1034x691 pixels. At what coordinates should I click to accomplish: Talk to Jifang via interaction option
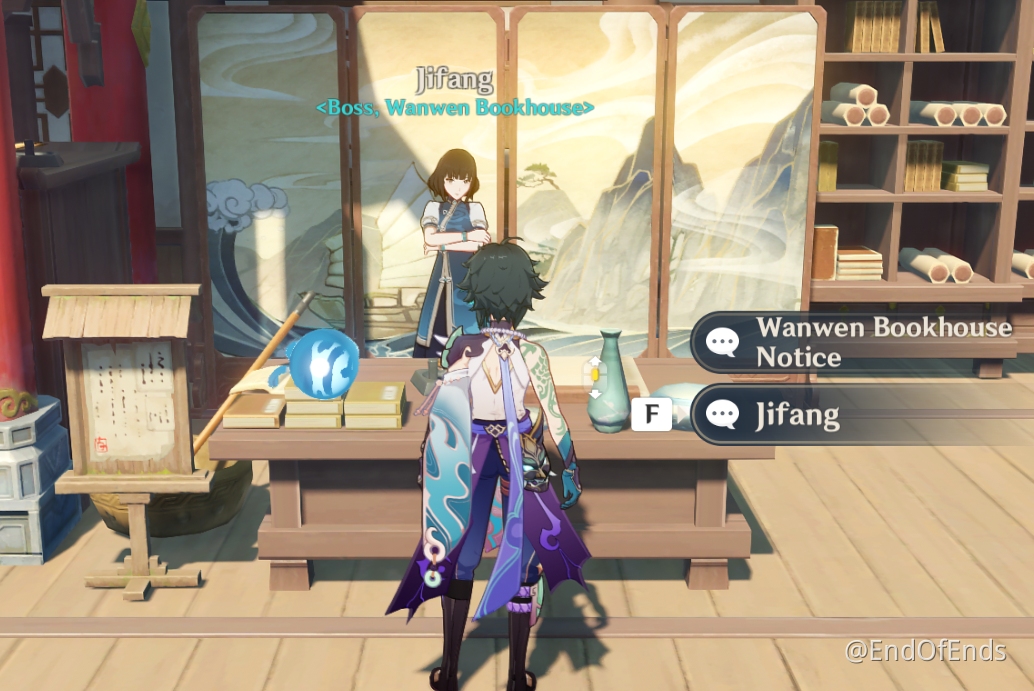860,414
